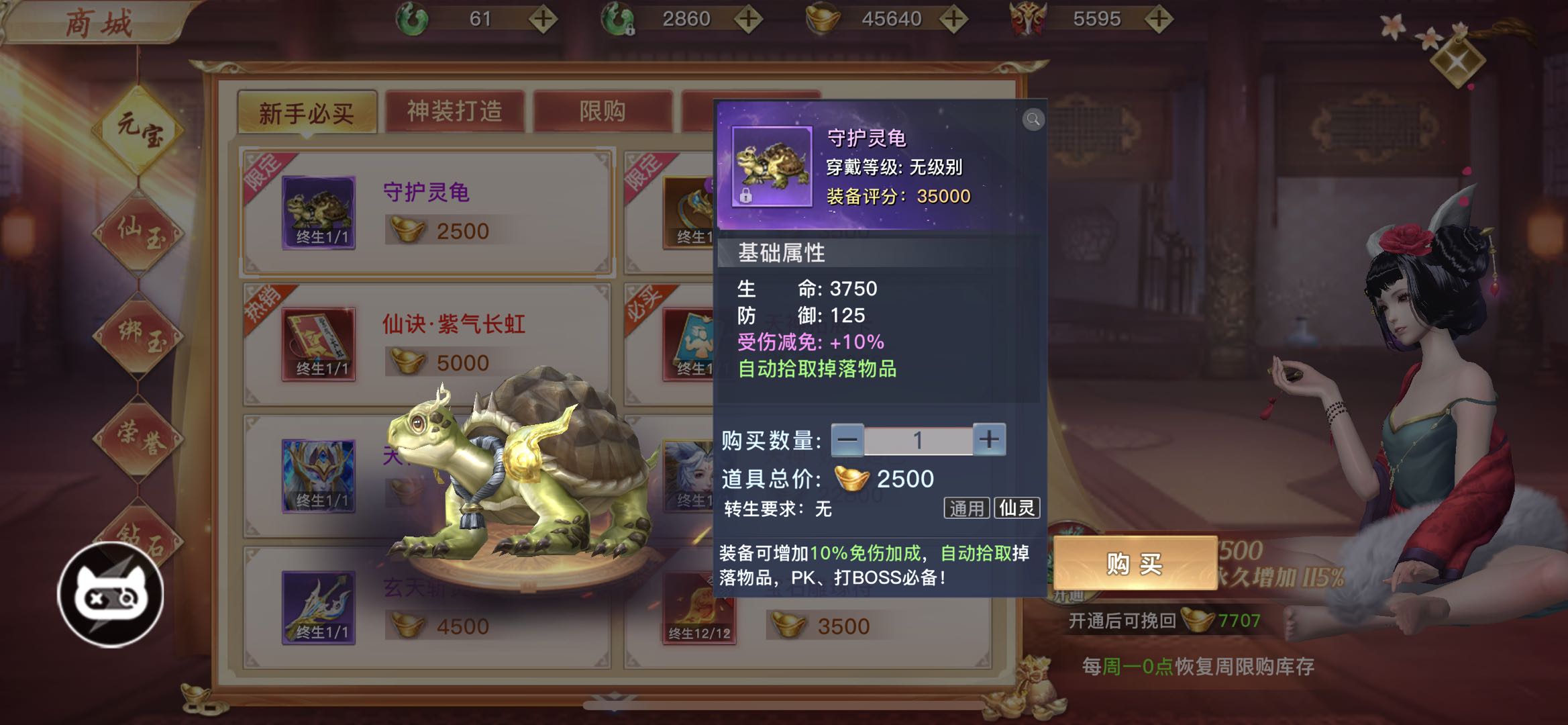Select the 荣誉 shop category
Image resolution: width=1568 pixels, height=725 pixels.
coord(139,438)
